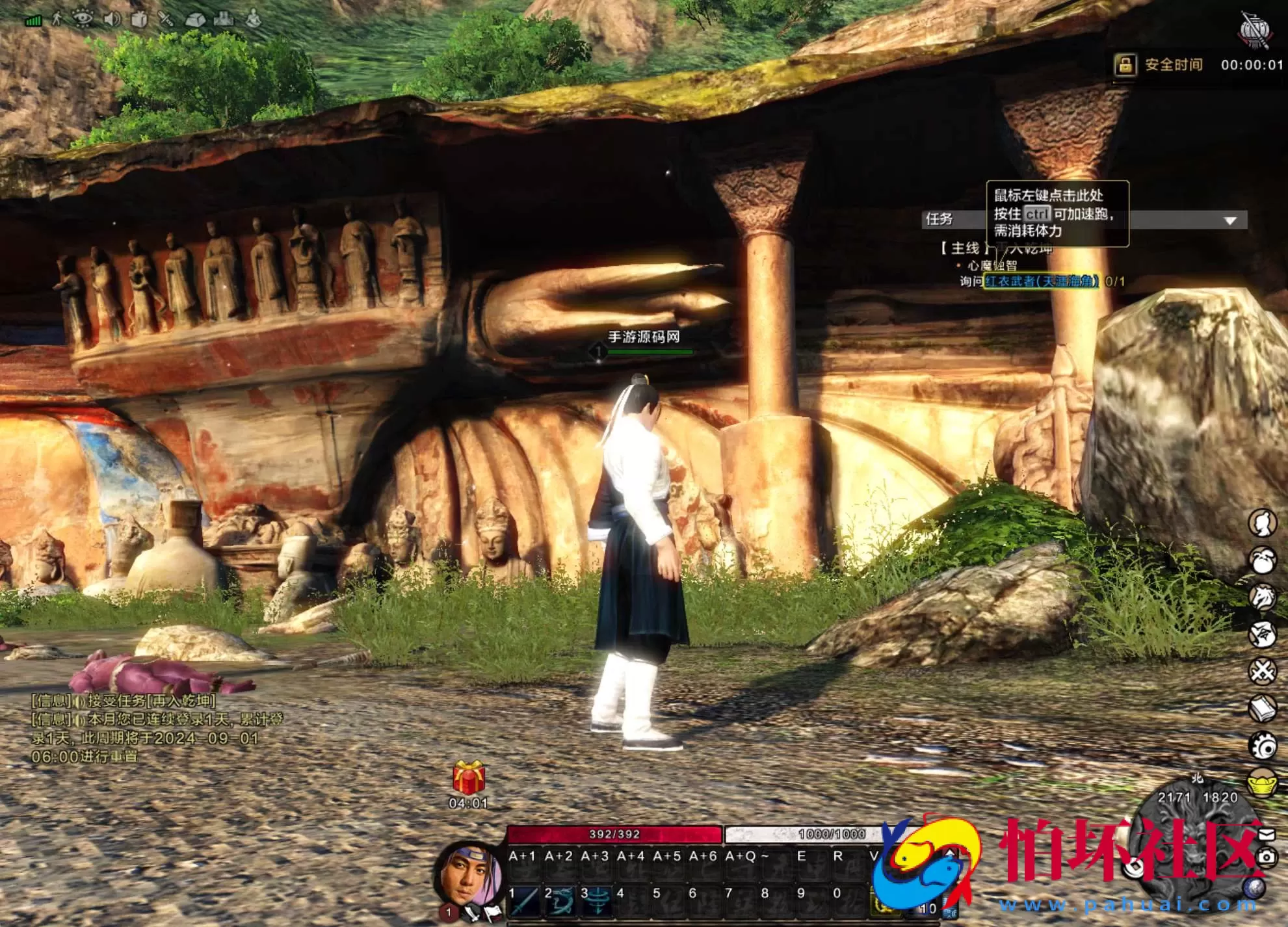Open the character profile head icon

point(1263,523)
